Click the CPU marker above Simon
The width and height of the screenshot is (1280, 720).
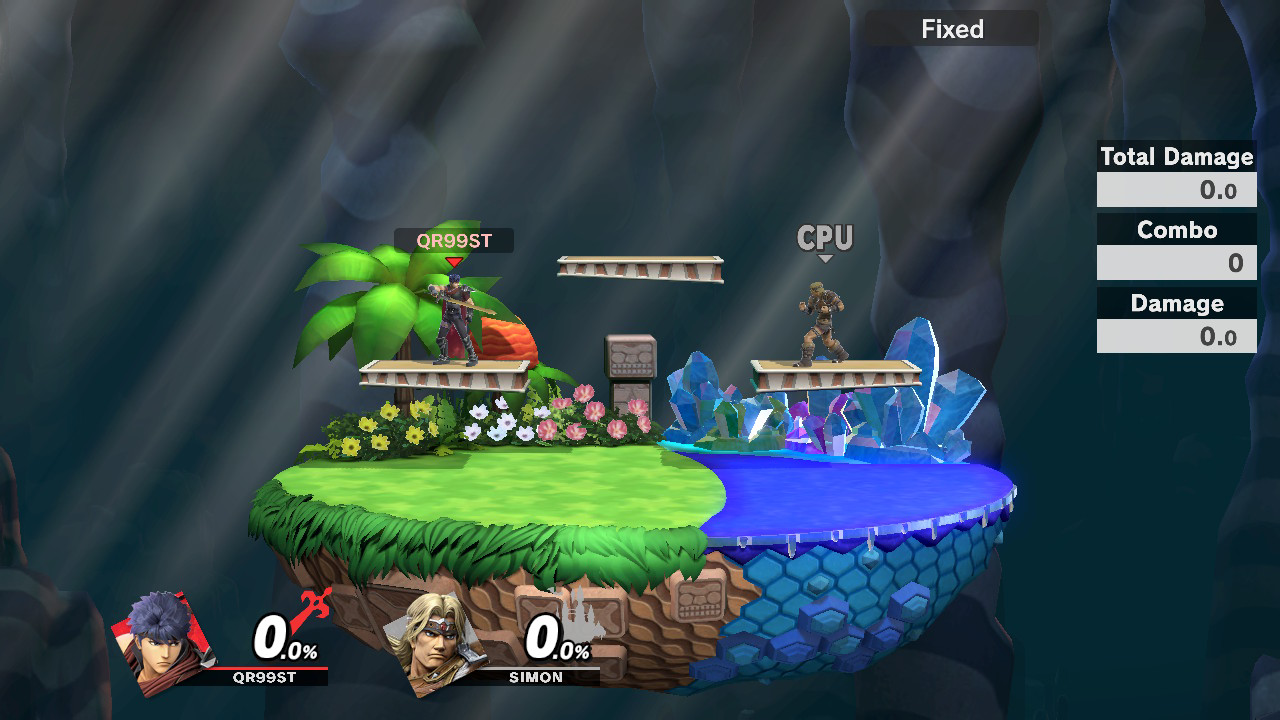tap(825, 239)
